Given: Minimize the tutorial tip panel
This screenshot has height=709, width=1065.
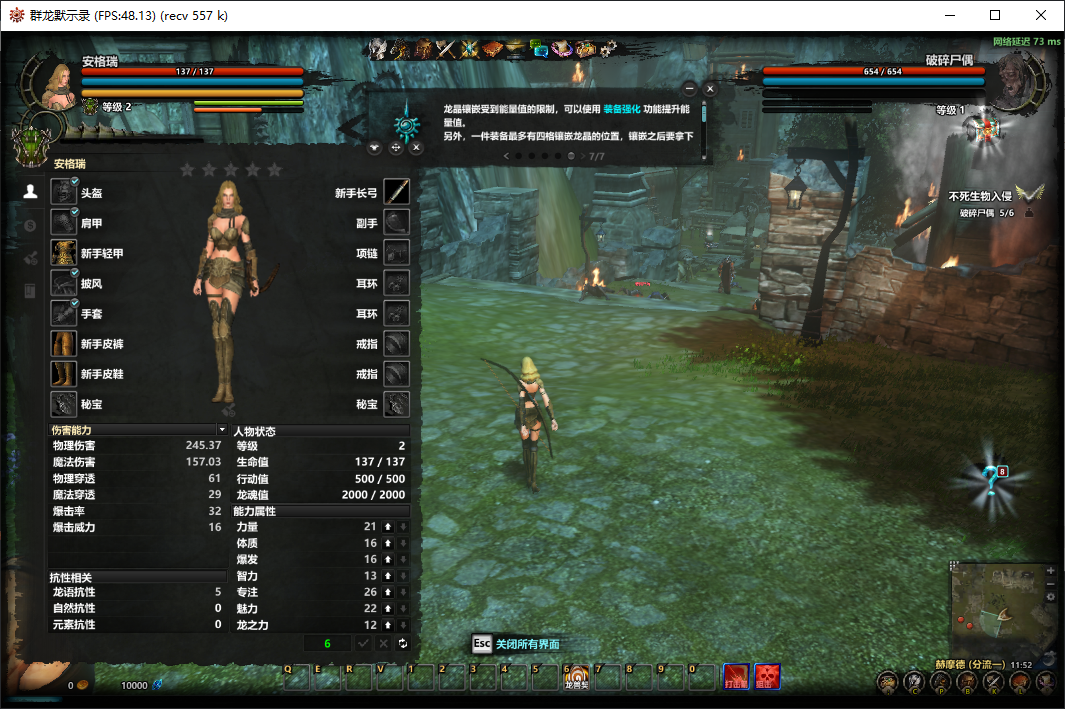Looking at the screenshot, I should 689,89.
